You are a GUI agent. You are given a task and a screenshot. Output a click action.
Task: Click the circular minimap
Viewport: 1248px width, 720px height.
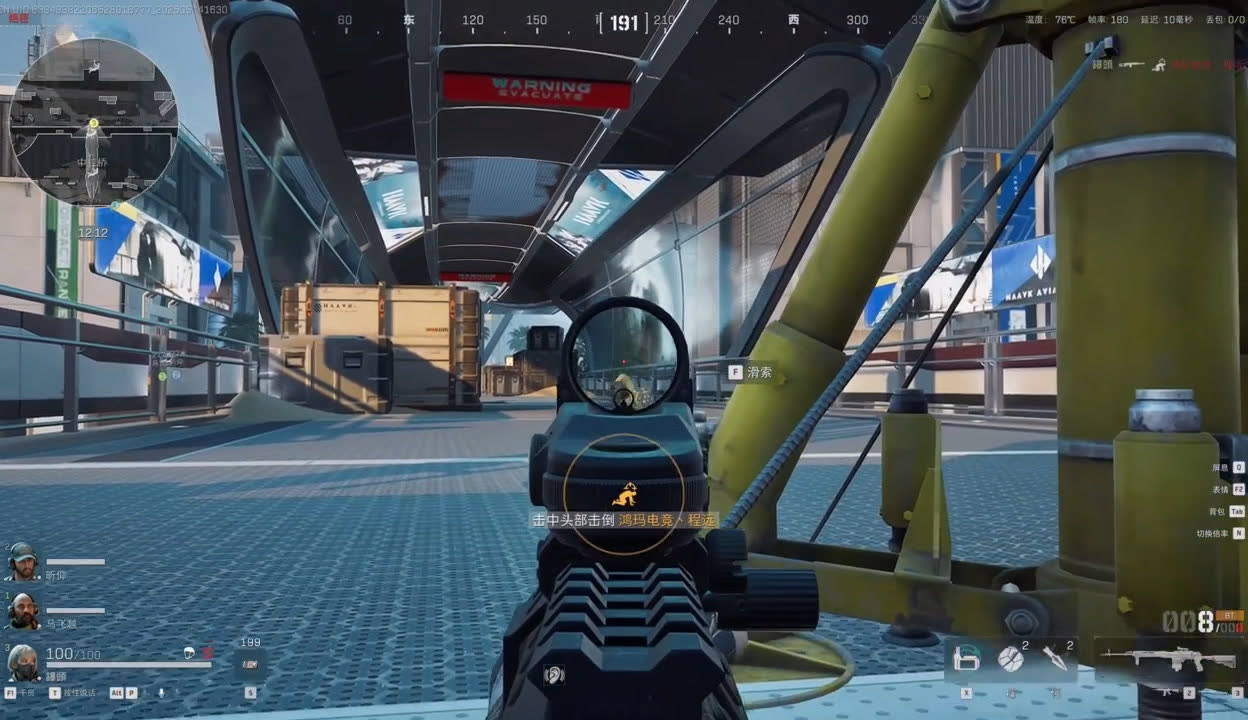point(92,121)
